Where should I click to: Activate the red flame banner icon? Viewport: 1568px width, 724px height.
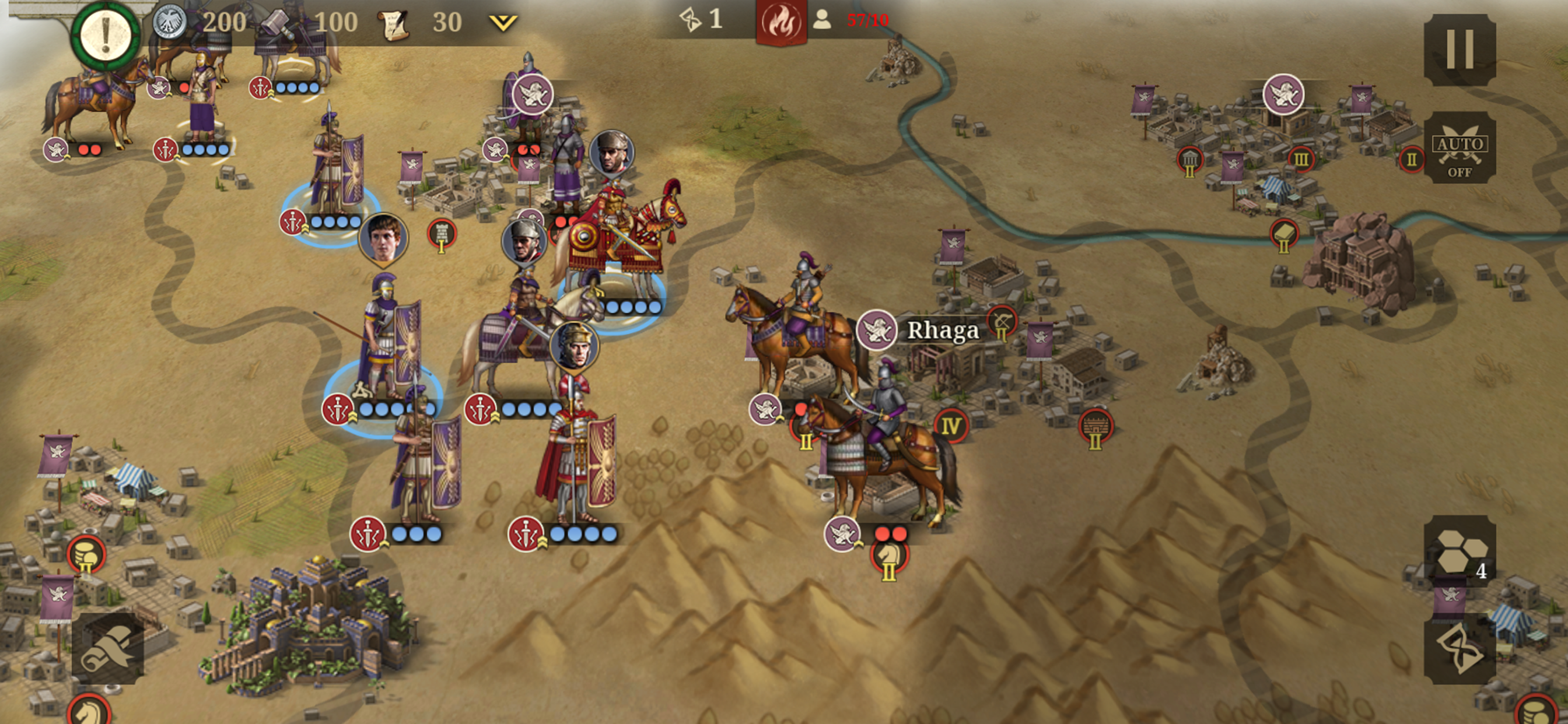(x=781, y=23)
